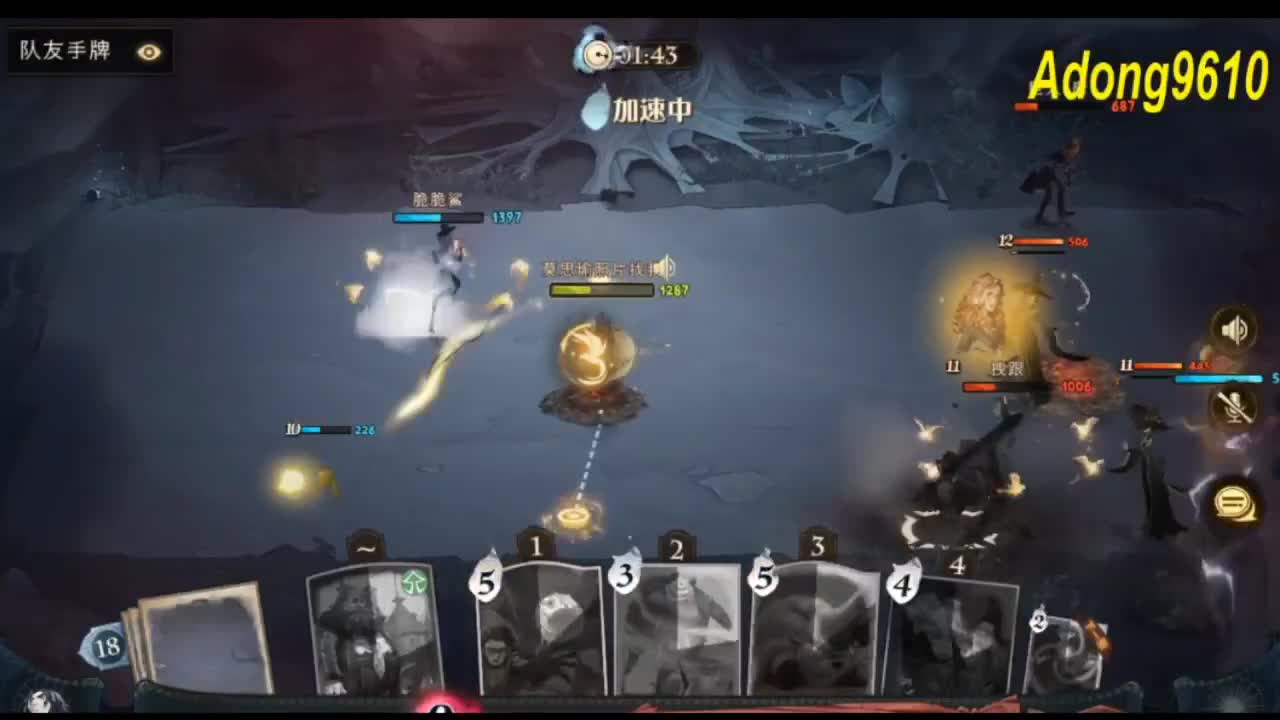This screenshot has width=1280, height=720.
Task: Toggle the 队友手牌 eye visibility icon
Action: (148, 52)
